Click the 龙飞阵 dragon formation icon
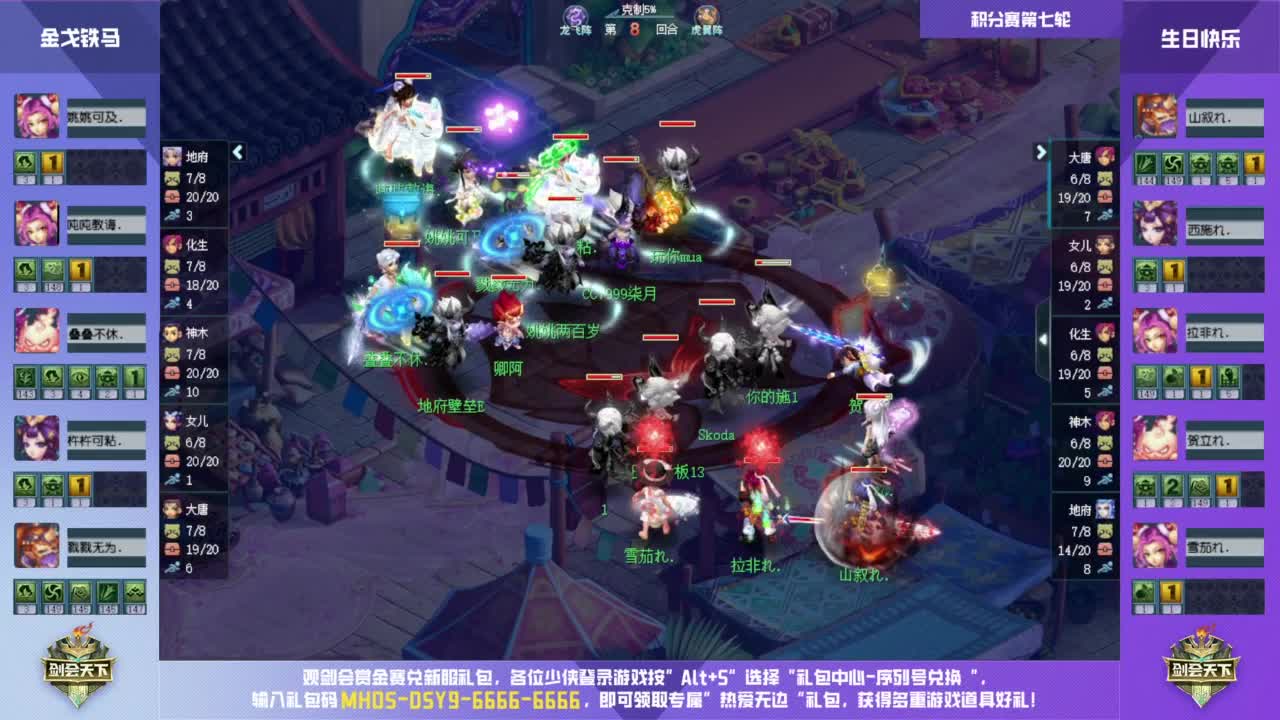This screenshot has height=720, width=1280. (x=576, y=15)
